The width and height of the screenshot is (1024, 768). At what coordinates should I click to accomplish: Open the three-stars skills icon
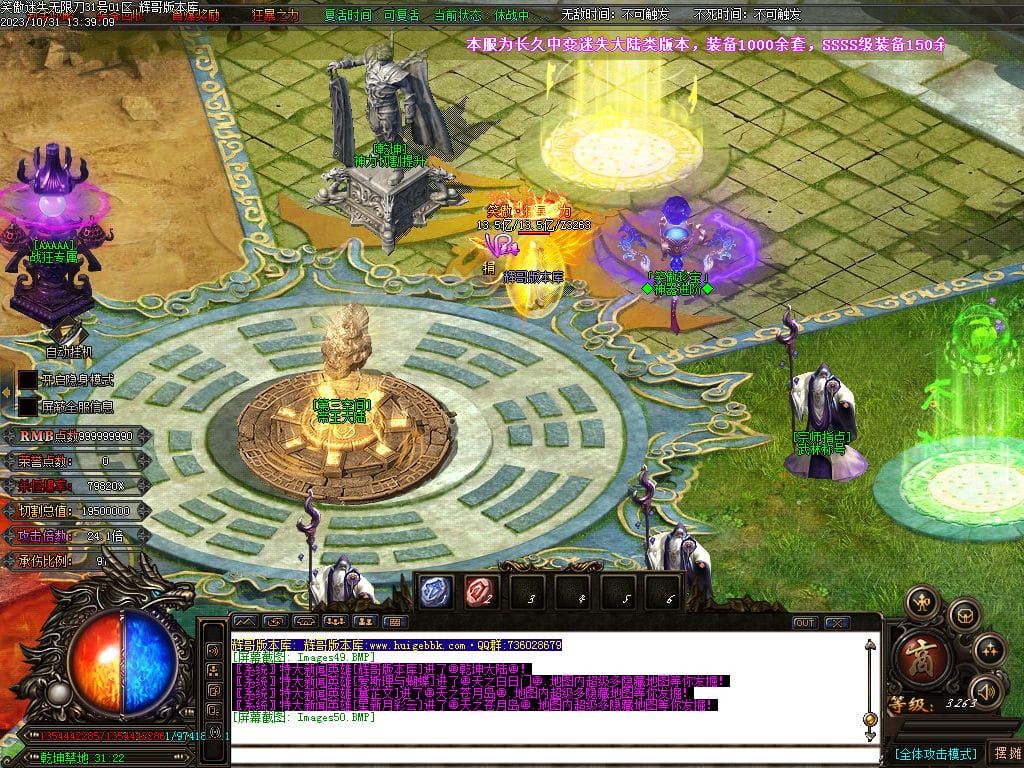pos(988,649)
